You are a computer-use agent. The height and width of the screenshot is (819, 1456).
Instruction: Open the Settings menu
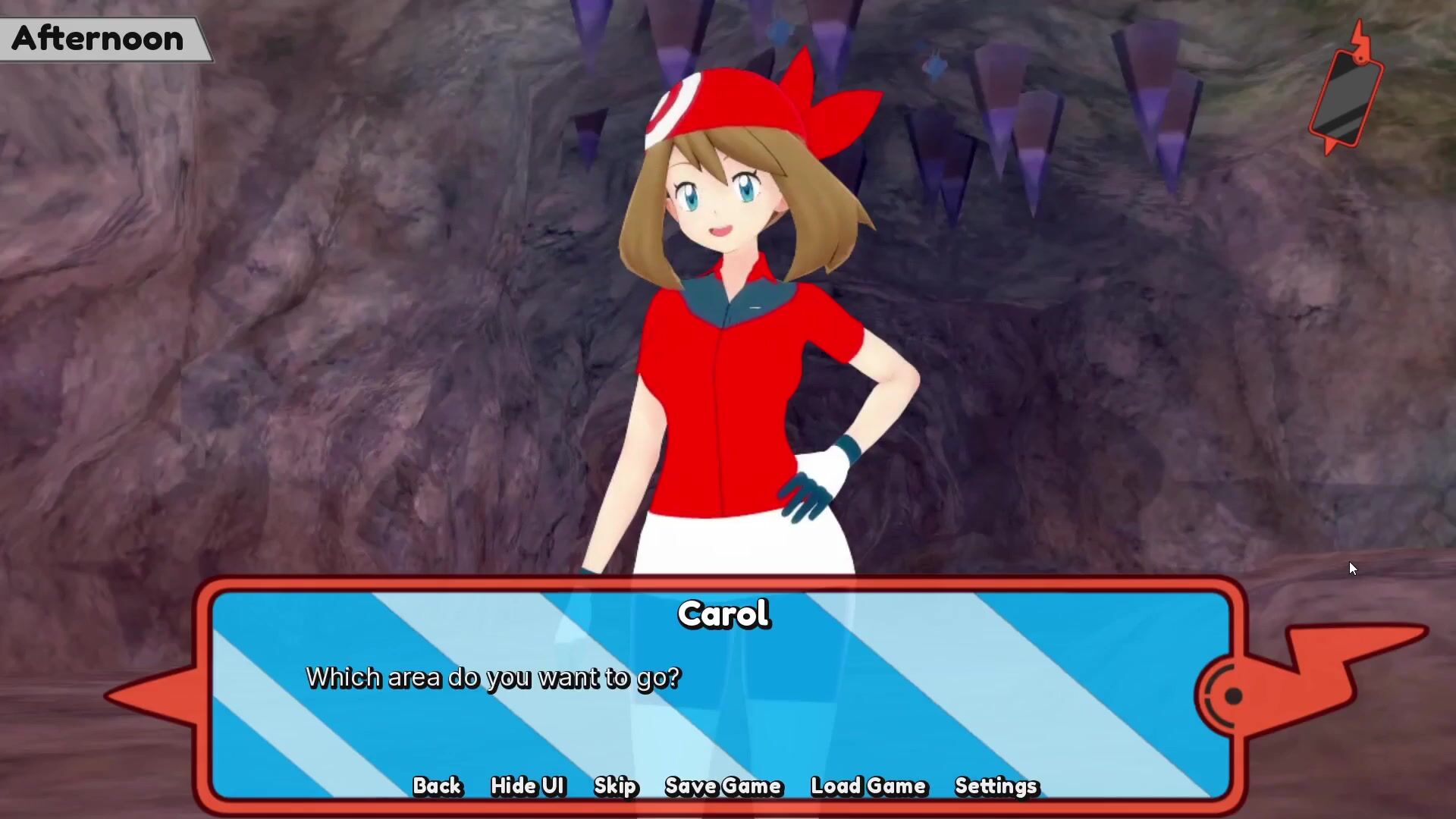(996, 786)
